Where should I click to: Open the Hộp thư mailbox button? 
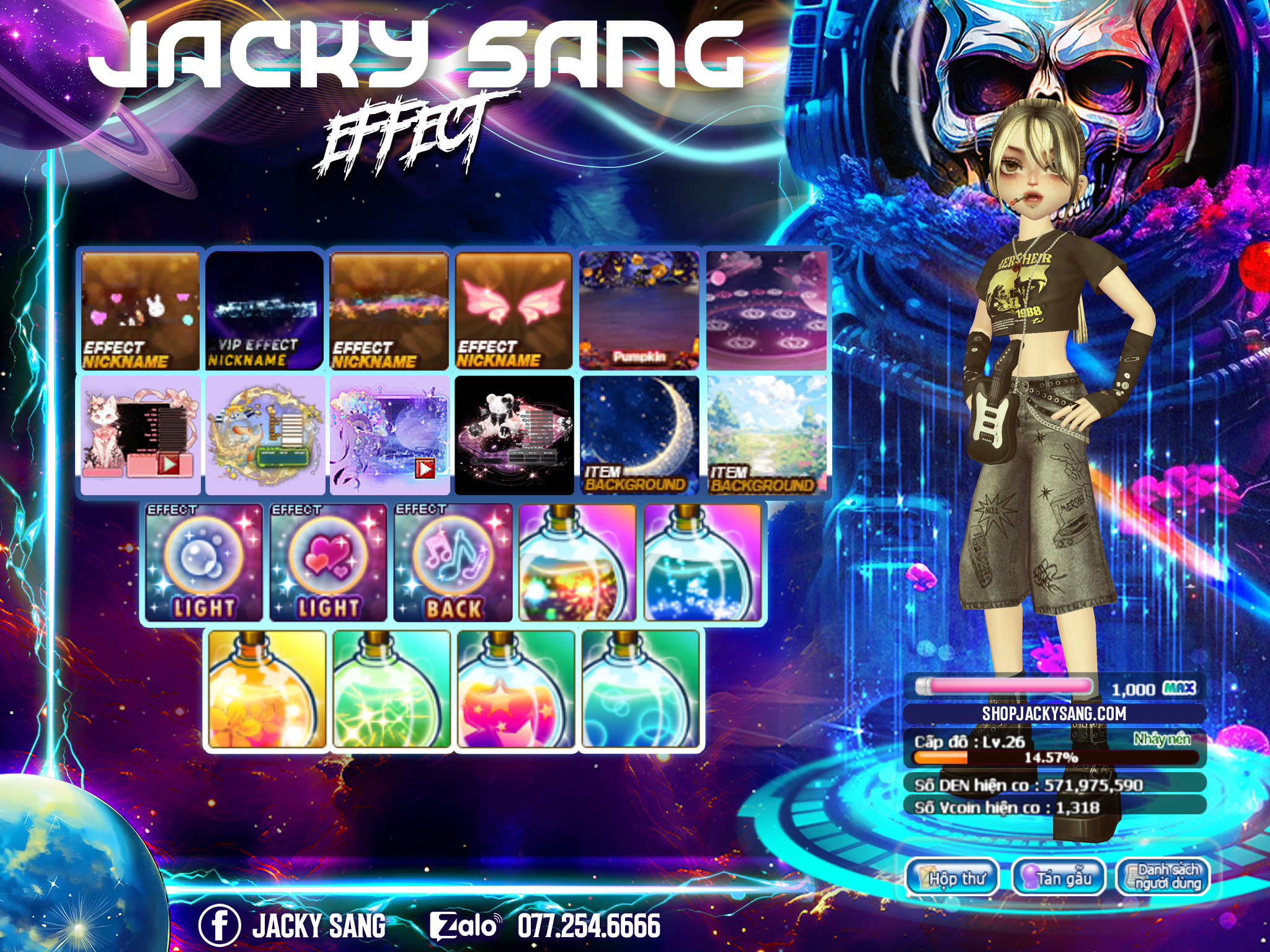(x=952, y=878)
